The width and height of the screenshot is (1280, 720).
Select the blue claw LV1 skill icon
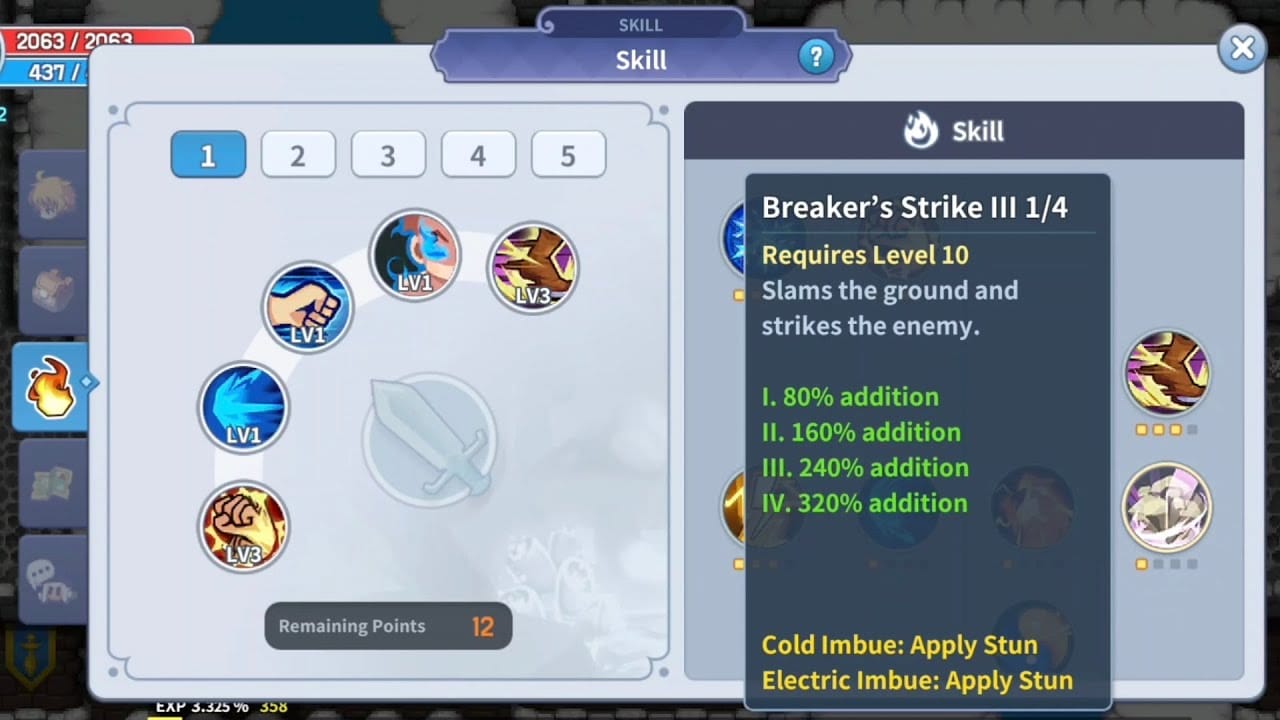243,407
